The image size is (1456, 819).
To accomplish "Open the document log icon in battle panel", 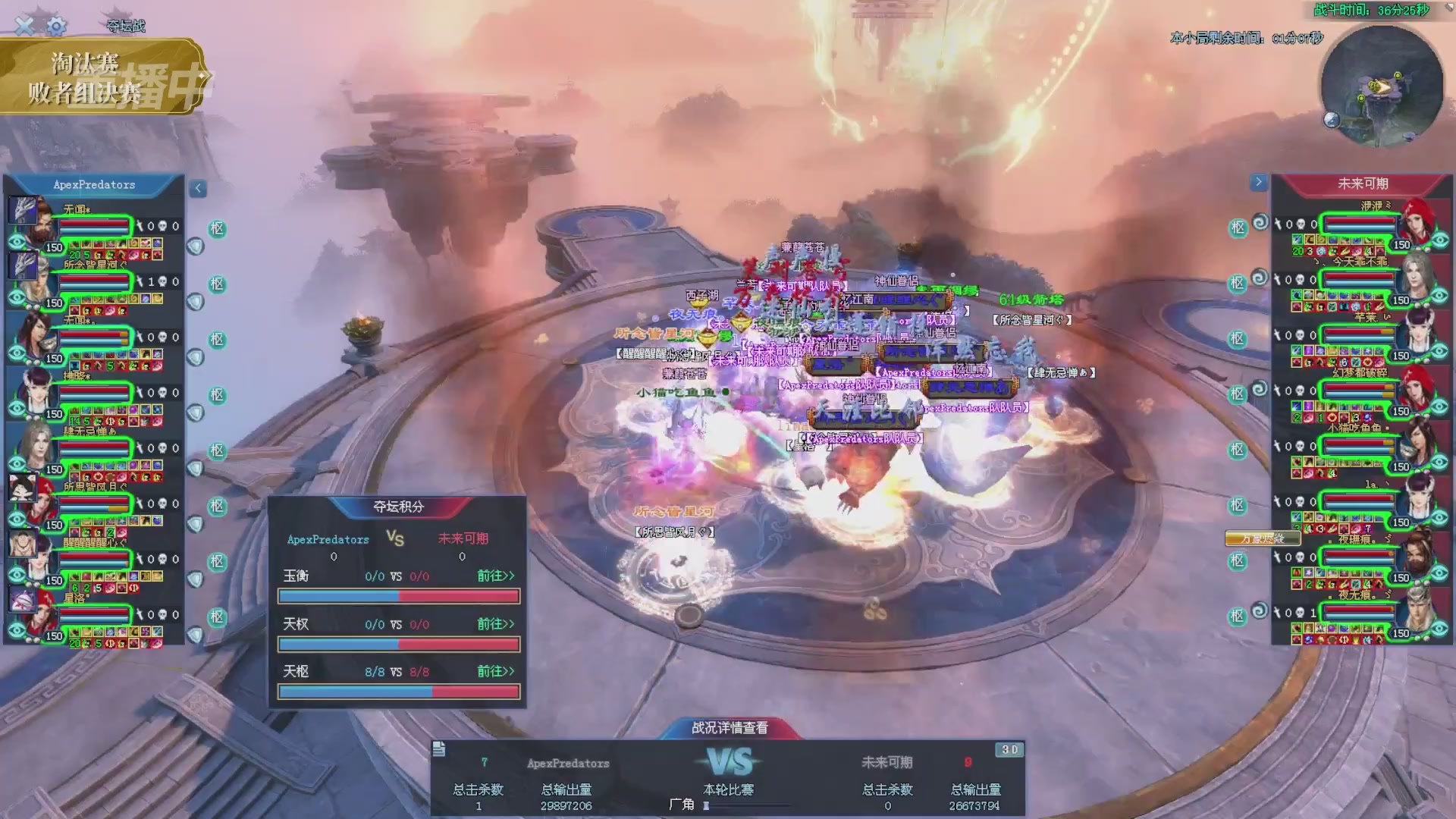I will [439, 750].
